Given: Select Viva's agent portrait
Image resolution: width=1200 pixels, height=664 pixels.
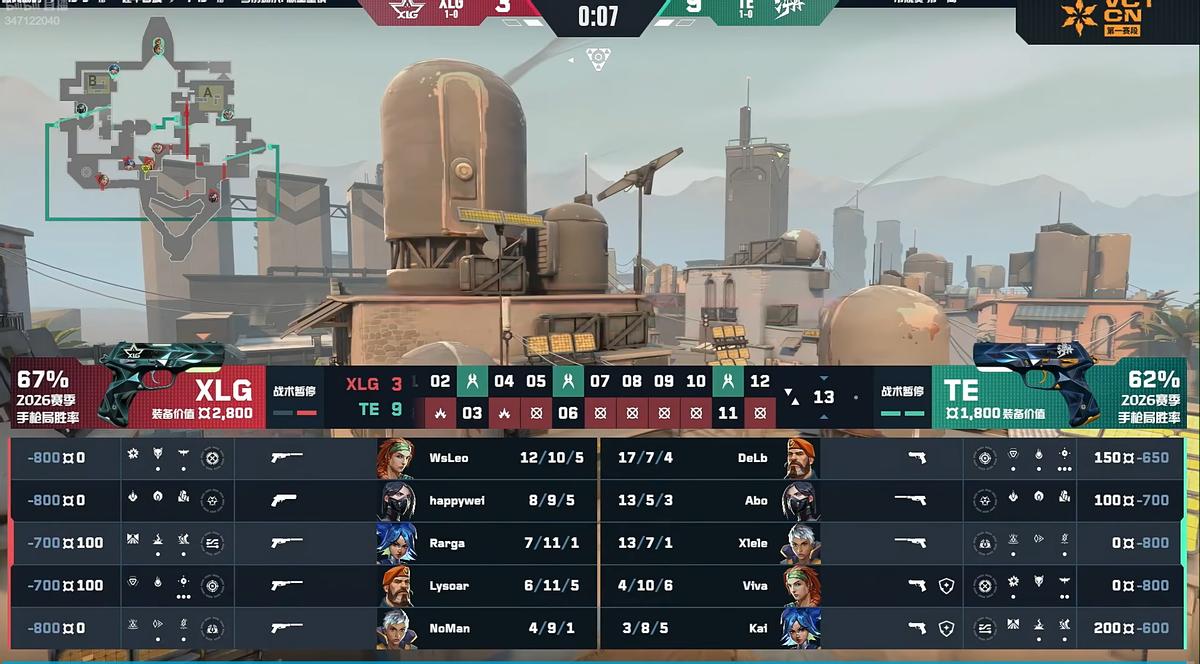Looking at the screenshot, I should tap(801, 586).
